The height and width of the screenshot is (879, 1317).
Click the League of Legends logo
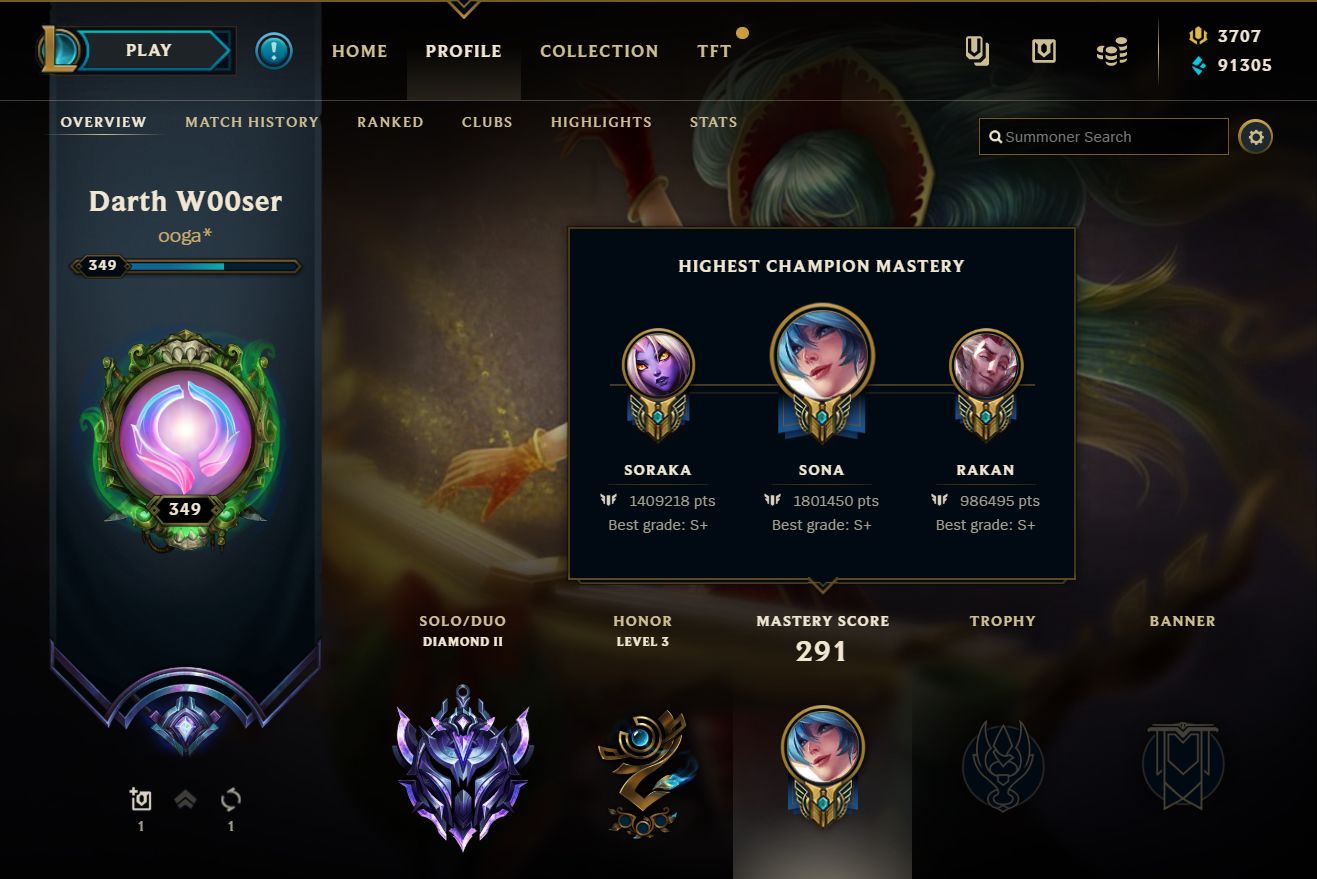(57, 50)
